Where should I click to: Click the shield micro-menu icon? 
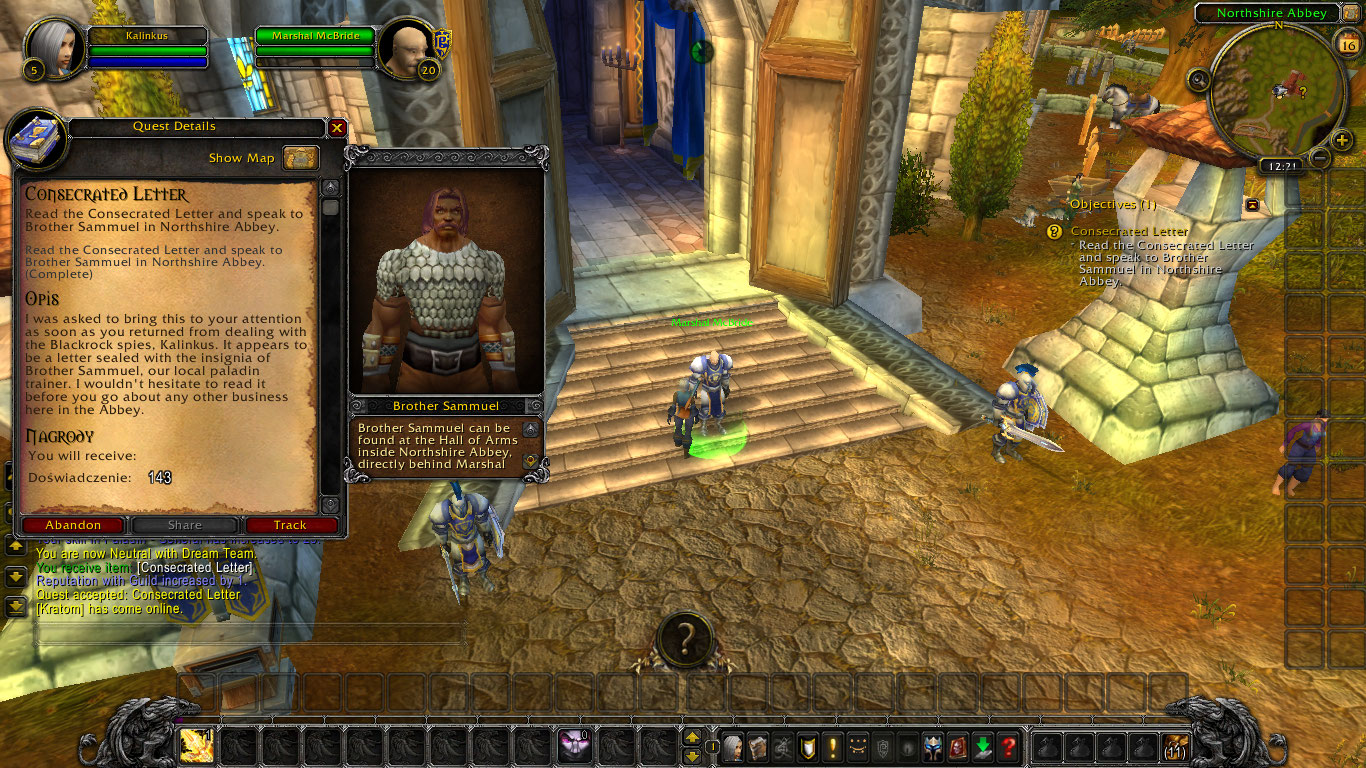[x=807, y=746]
